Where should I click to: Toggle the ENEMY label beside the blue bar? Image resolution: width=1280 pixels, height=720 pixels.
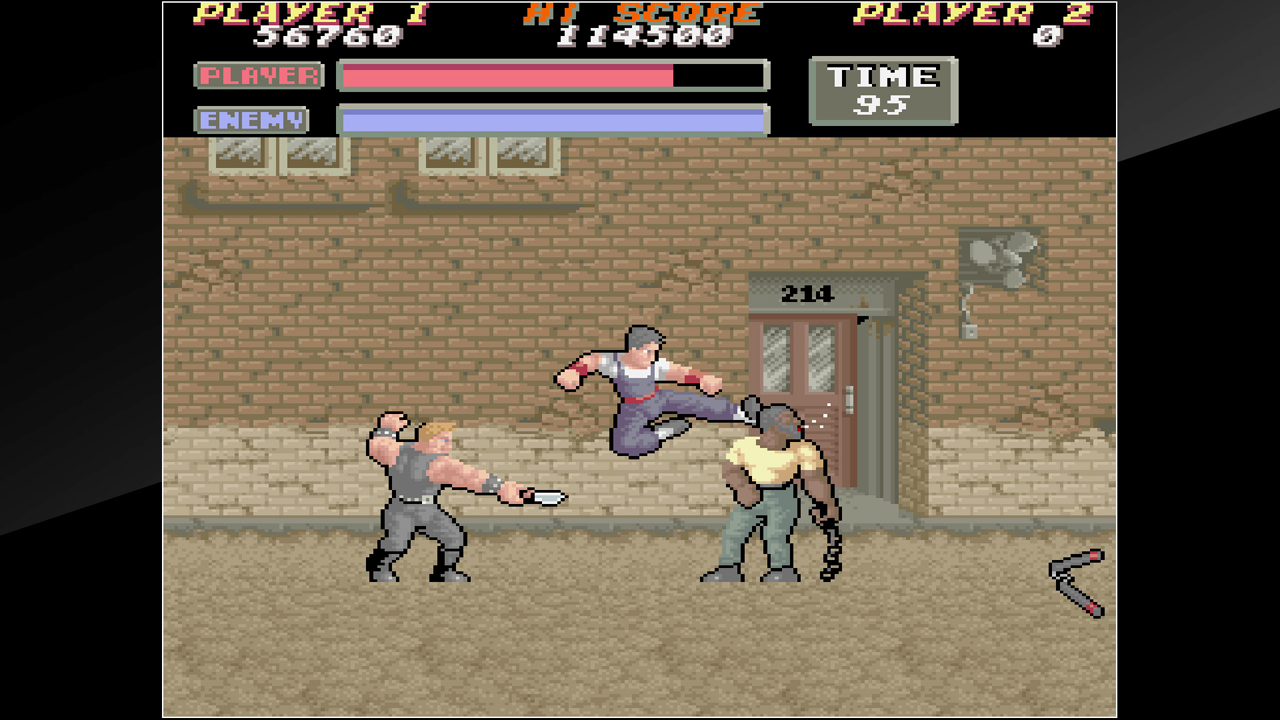251,120
